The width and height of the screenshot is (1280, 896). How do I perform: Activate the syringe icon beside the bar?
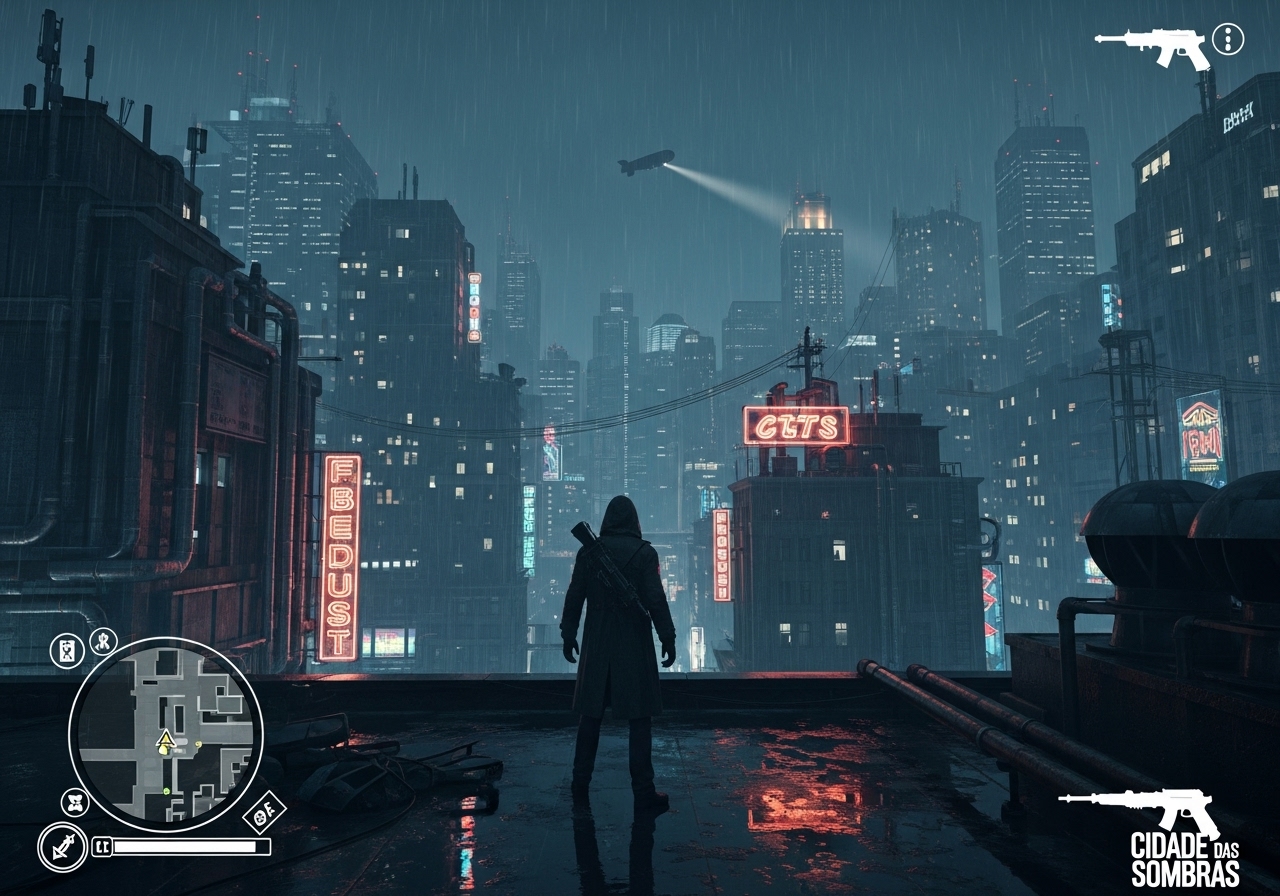[62, 847]
